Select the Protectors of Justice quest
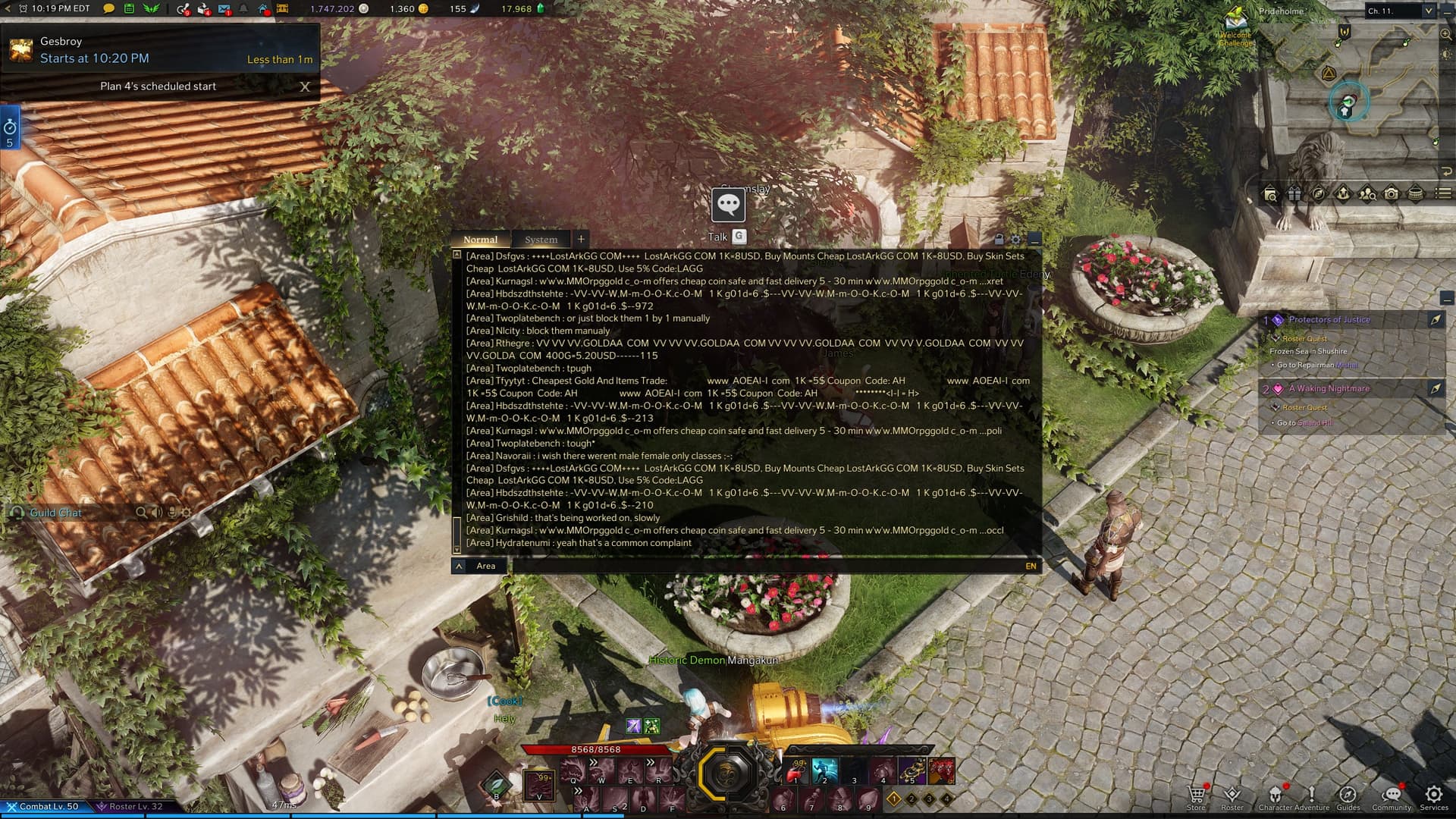The width and height of the screenshot is (1456, 819). 1329,320
